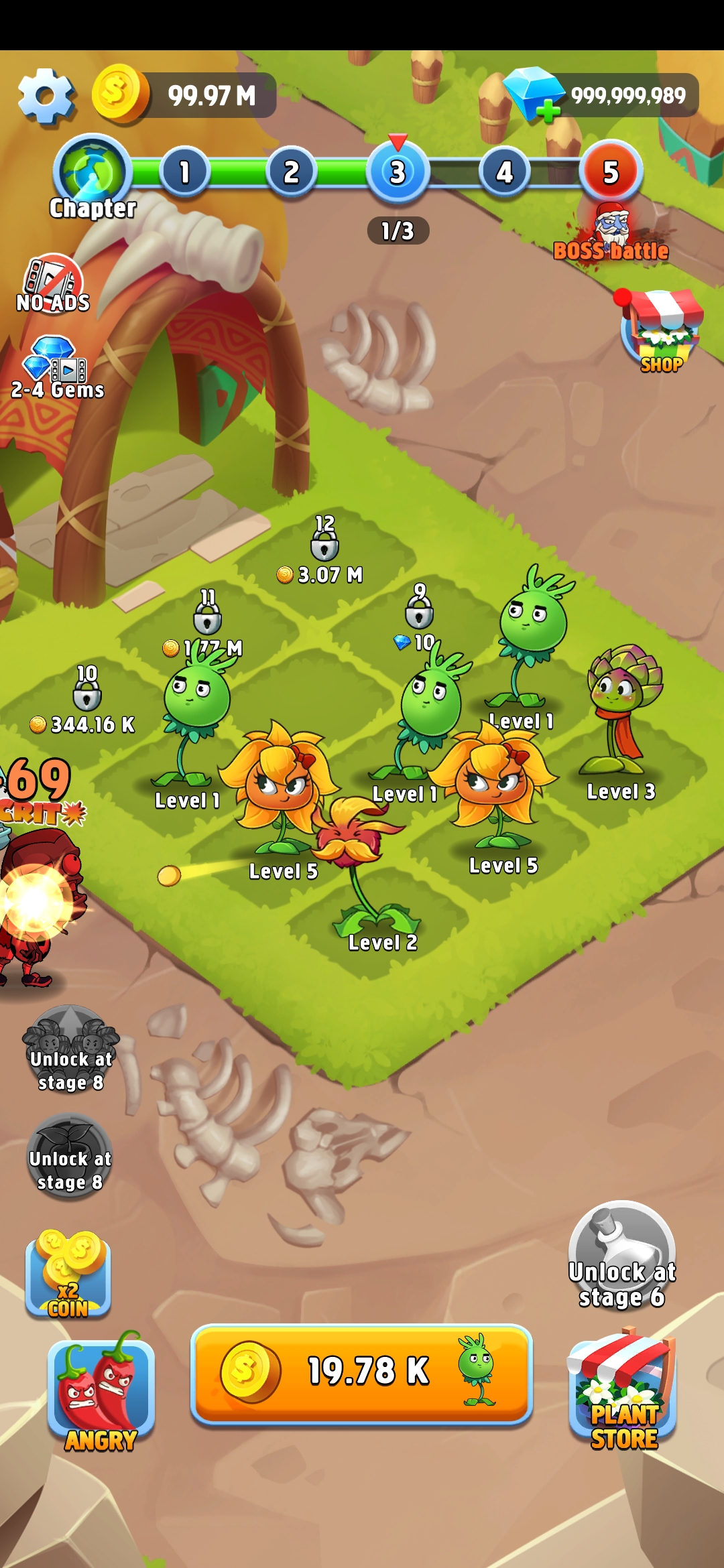
Task: Tap the NO ADS offer icon
Action: (x=53, y=283)
